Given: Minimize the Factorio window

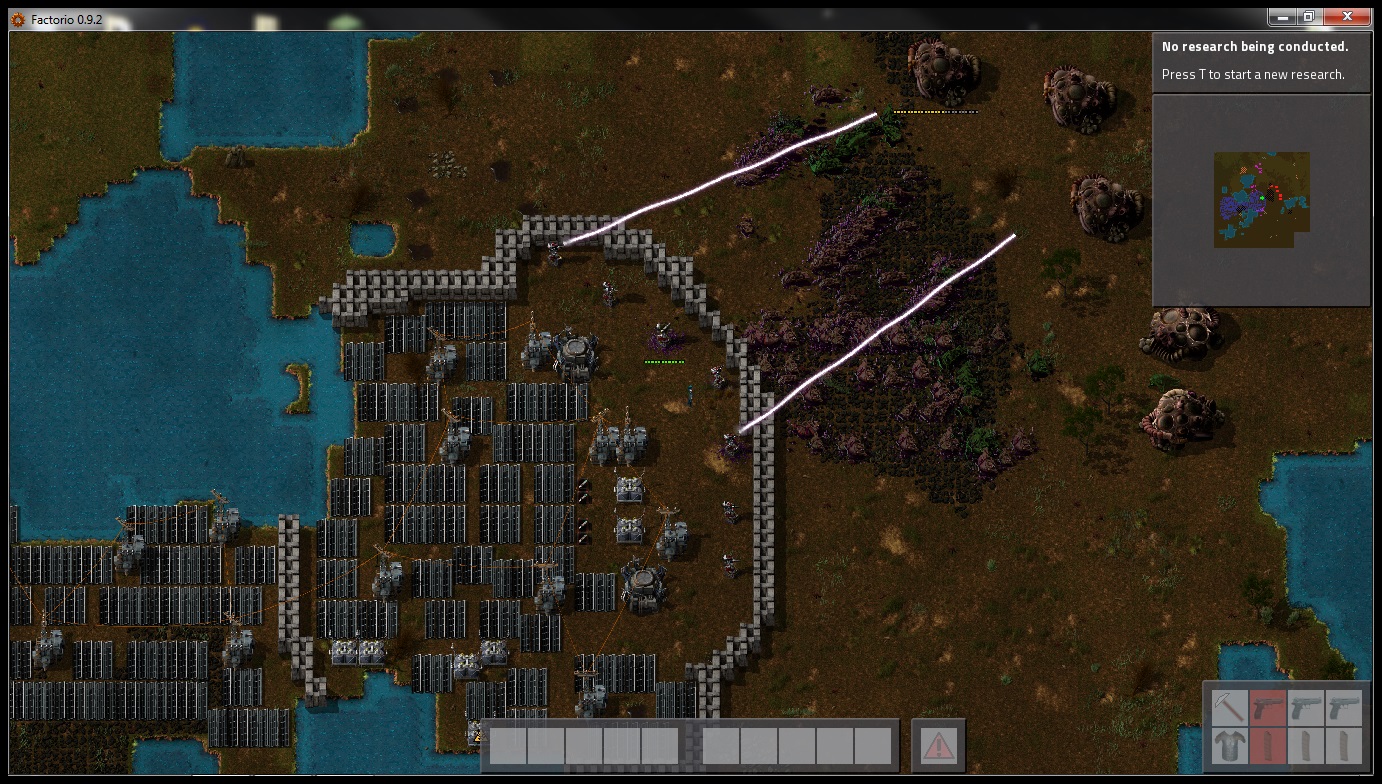Looking at the screenshot, I should coord(1282,17).
